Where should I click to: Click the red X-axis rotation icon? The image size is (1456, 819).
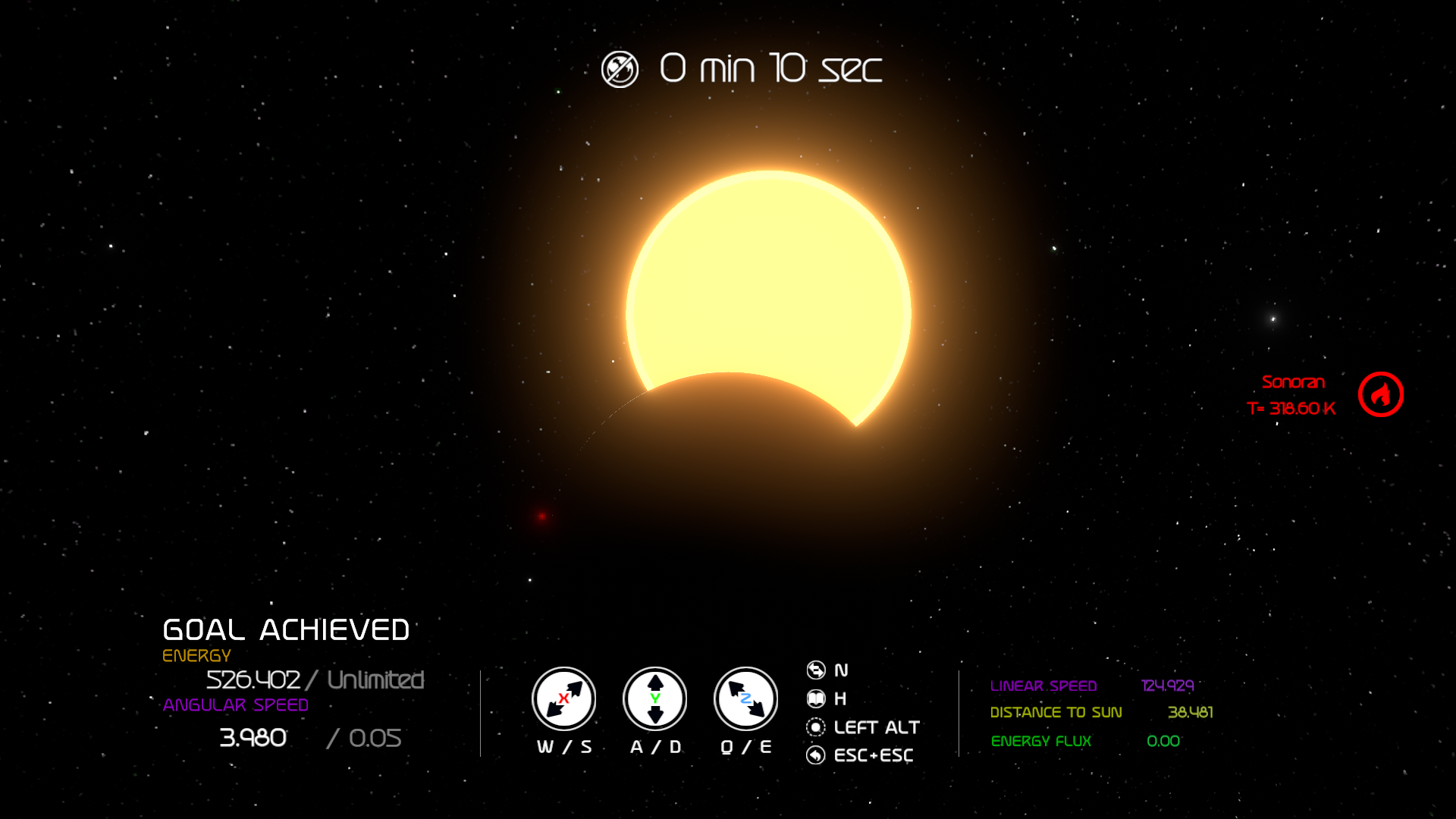pos(563,698)
